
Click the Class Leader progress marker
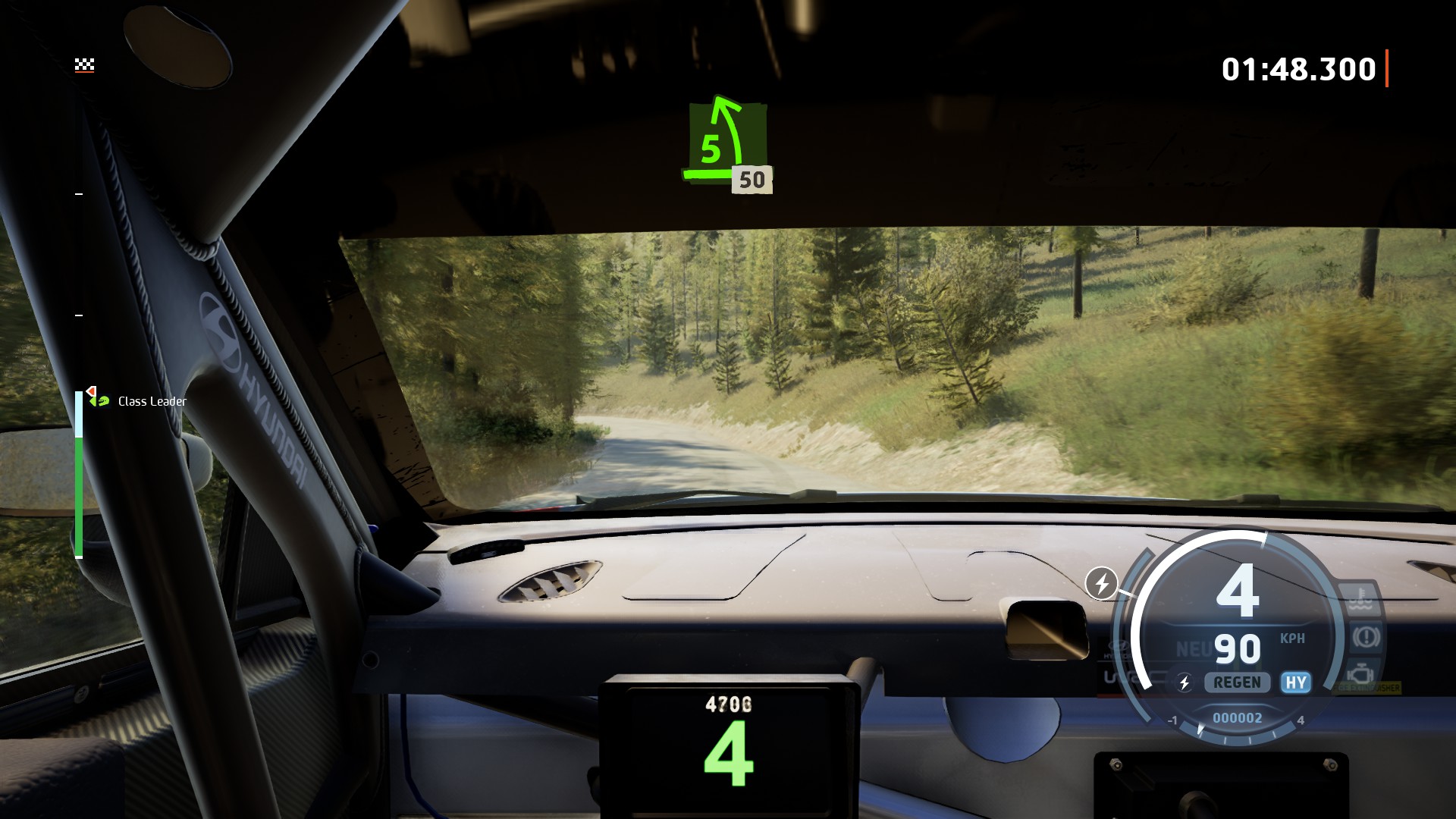99,398
